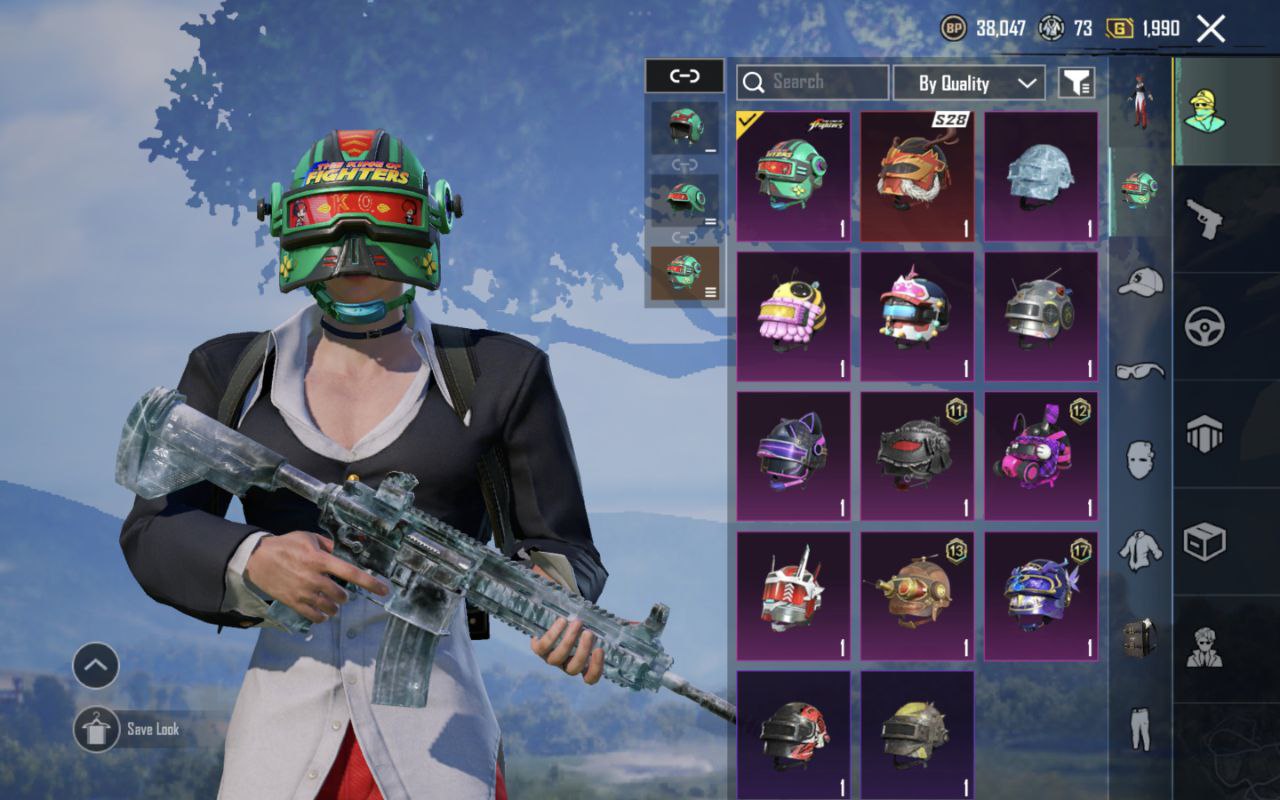Close the inventory with the X button
This screenshot has width=1280, height=800.
1210,29
